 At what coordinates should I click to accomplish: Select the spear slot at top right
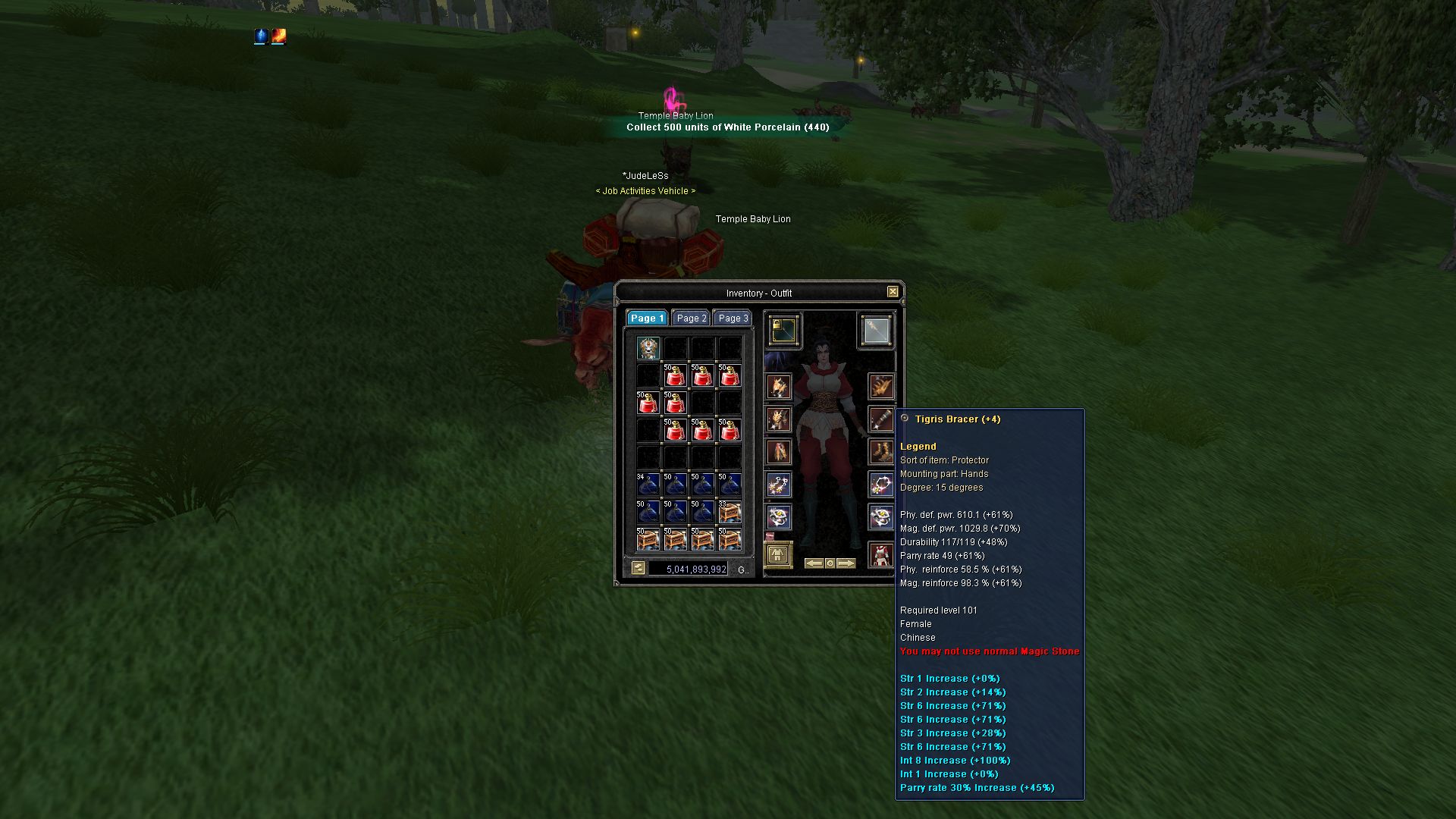(x=876, y=331)
